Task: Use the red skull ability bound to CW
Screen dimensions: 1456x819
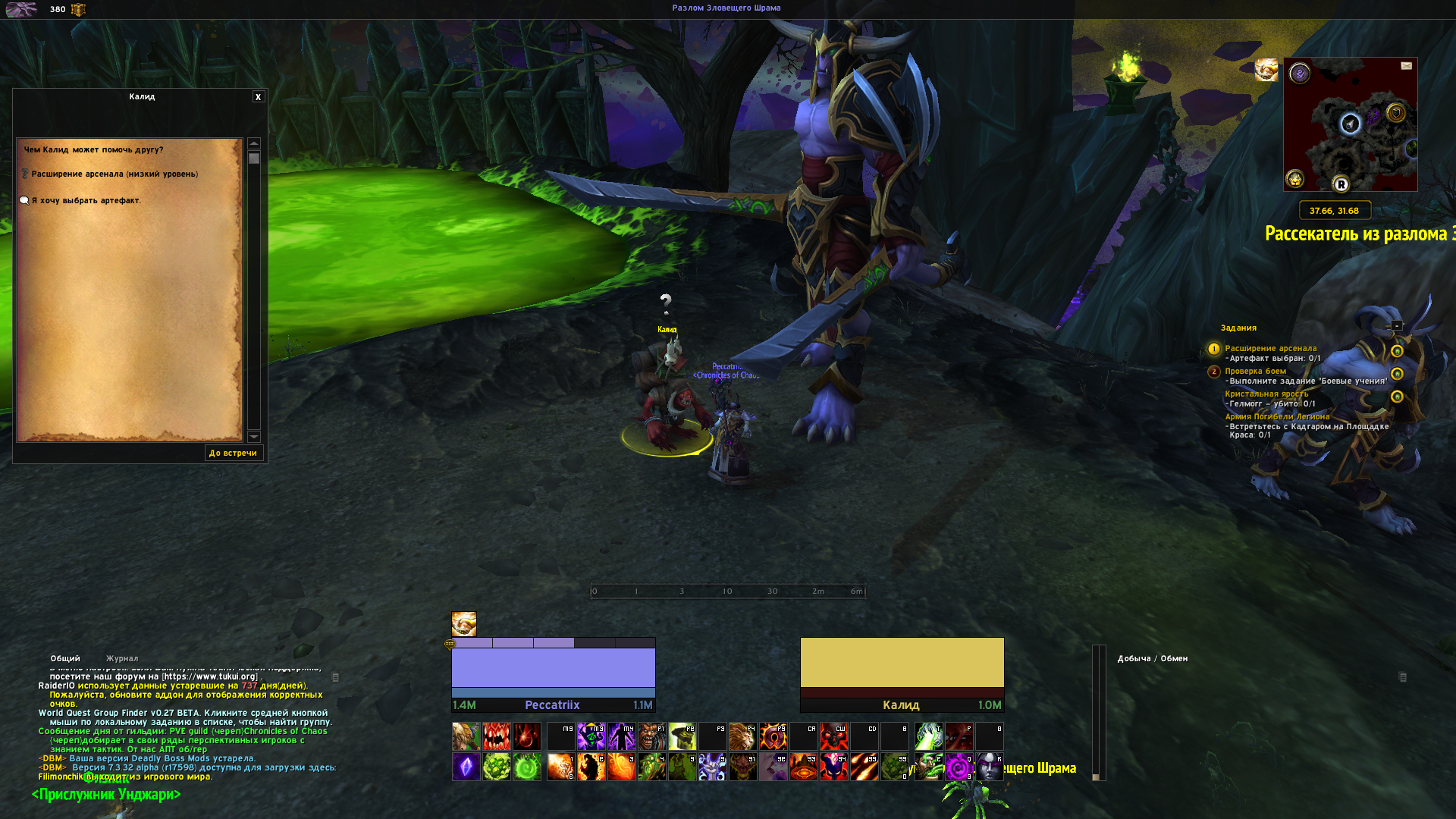Action: tap(833, 736)
